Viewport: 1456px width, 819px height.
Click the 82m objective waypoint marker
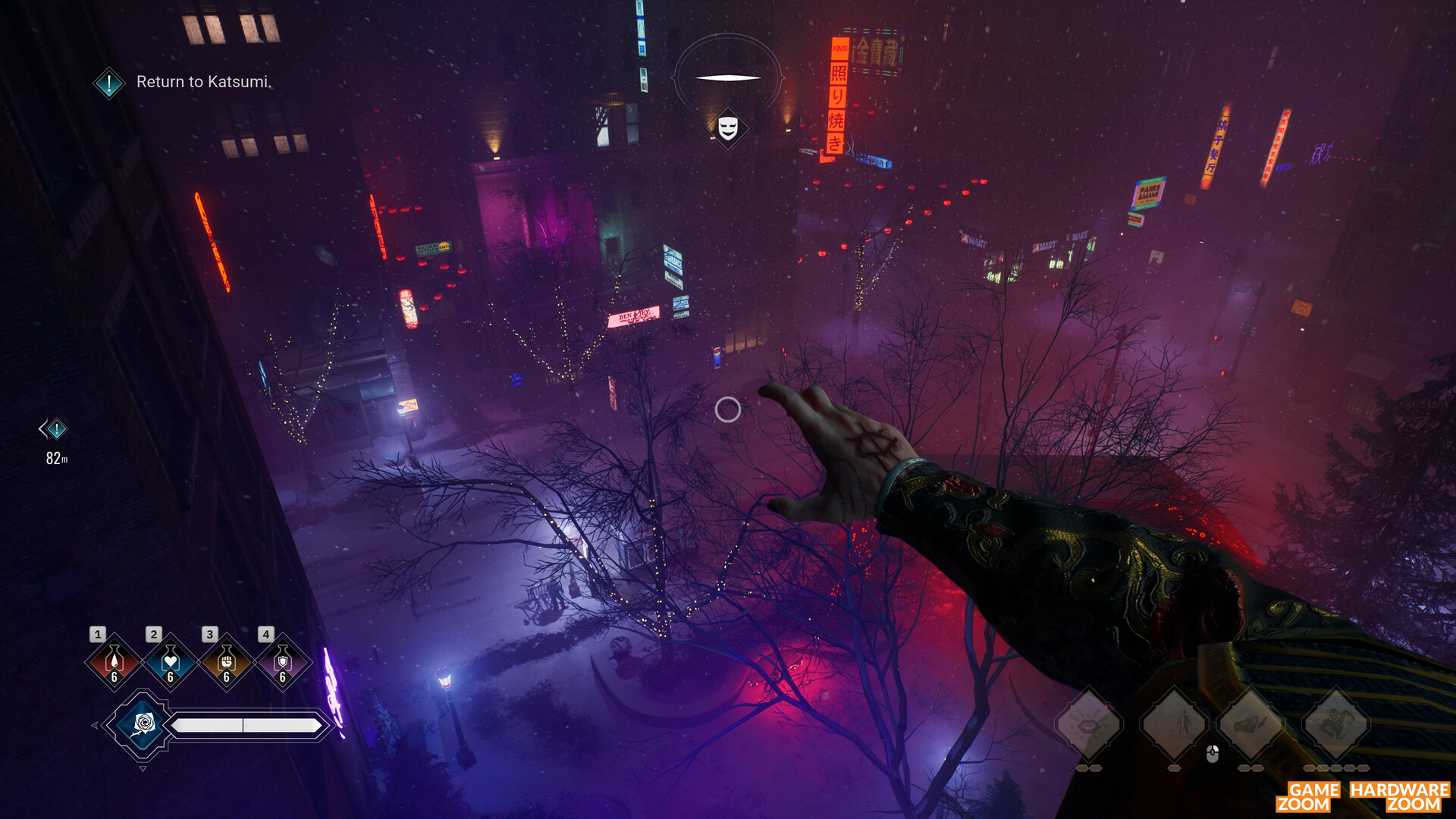[55, 430]
